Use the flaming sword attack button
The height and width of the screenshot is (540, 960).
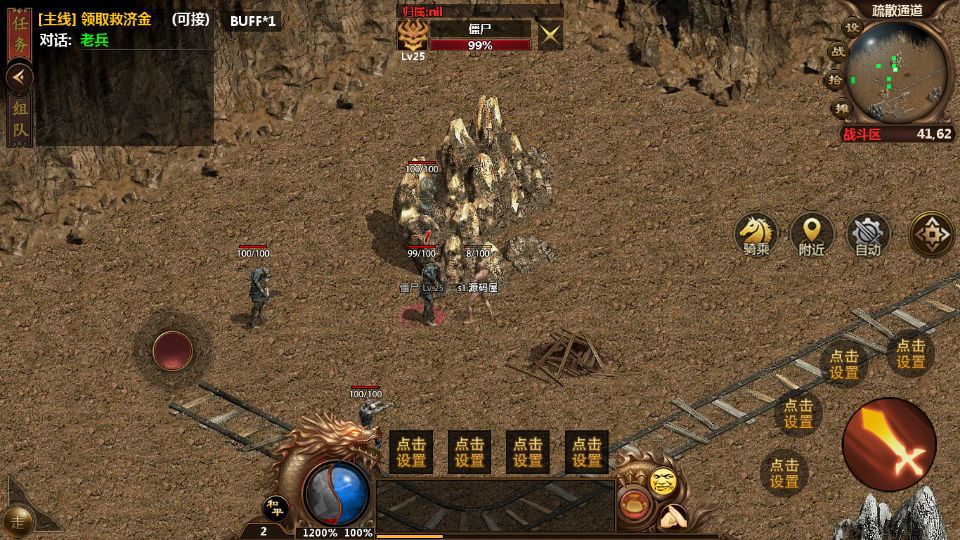[x=889, y=444]
